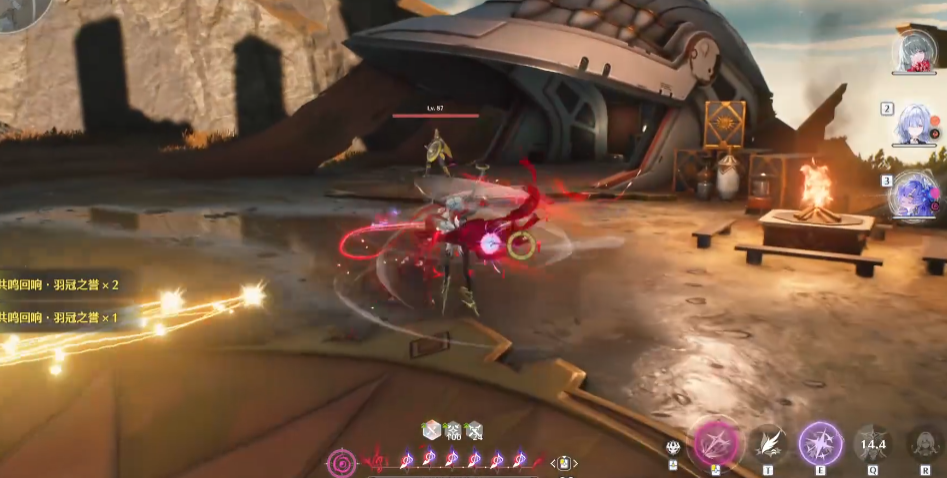Click the small white crest utility icon

(674, 448)
